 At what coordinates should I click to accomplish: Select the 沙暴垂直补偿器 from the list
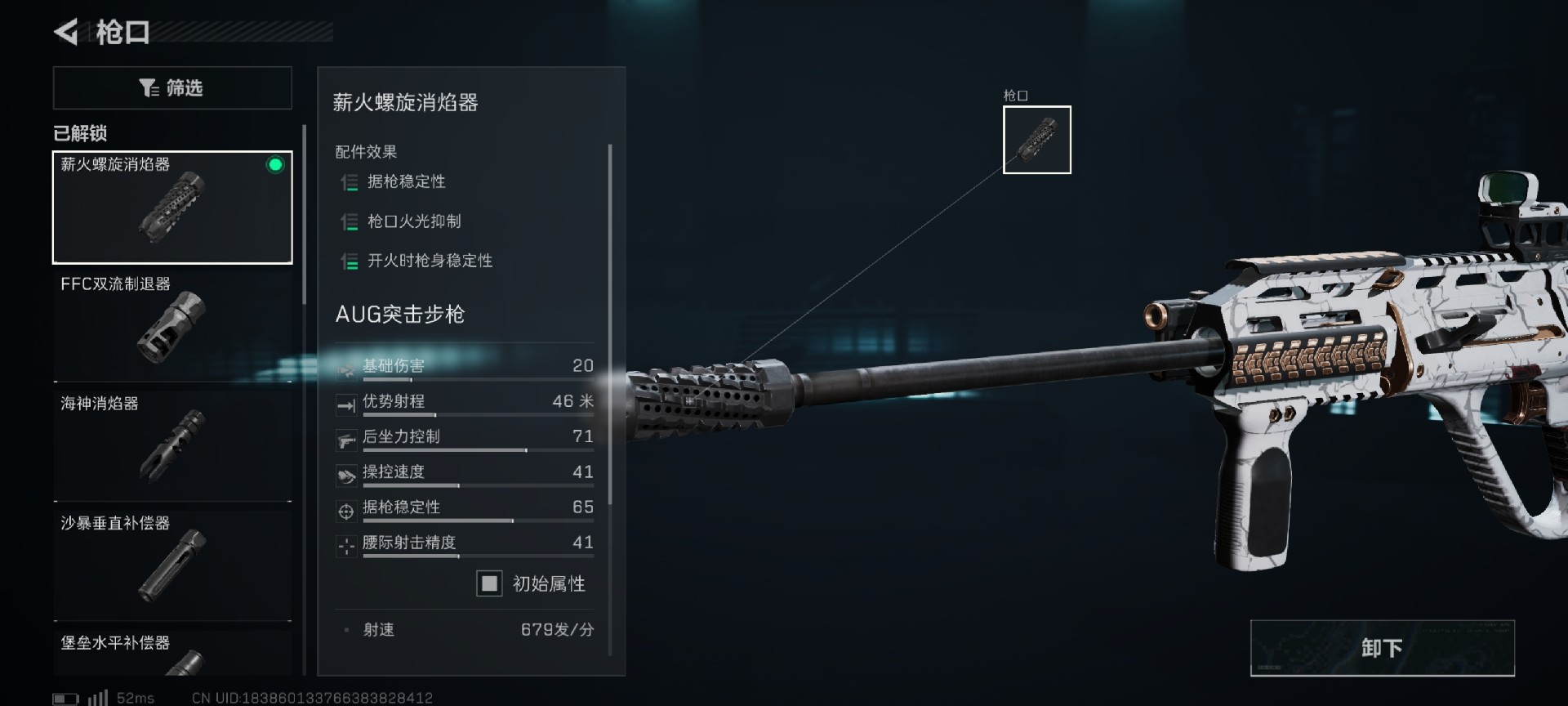tap(172, 564)
